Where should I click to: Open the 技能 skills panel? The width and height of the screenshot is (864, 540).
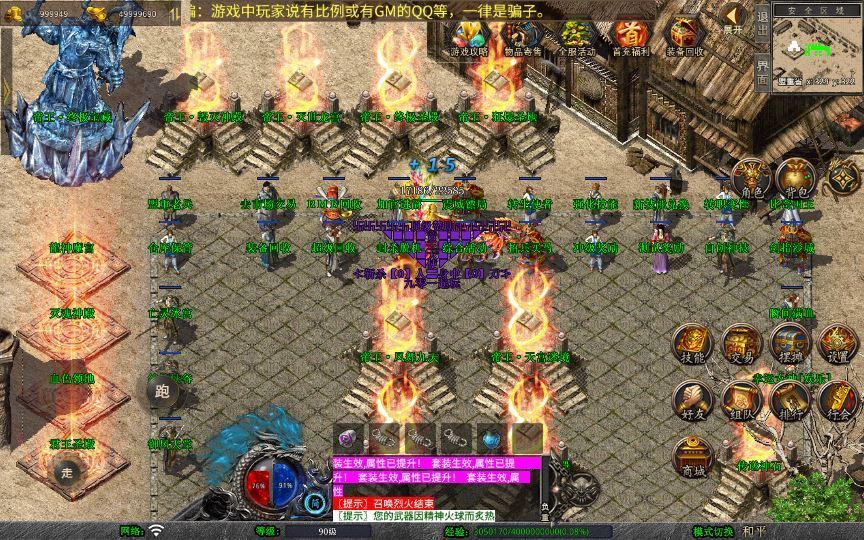(x=693, y=343)
